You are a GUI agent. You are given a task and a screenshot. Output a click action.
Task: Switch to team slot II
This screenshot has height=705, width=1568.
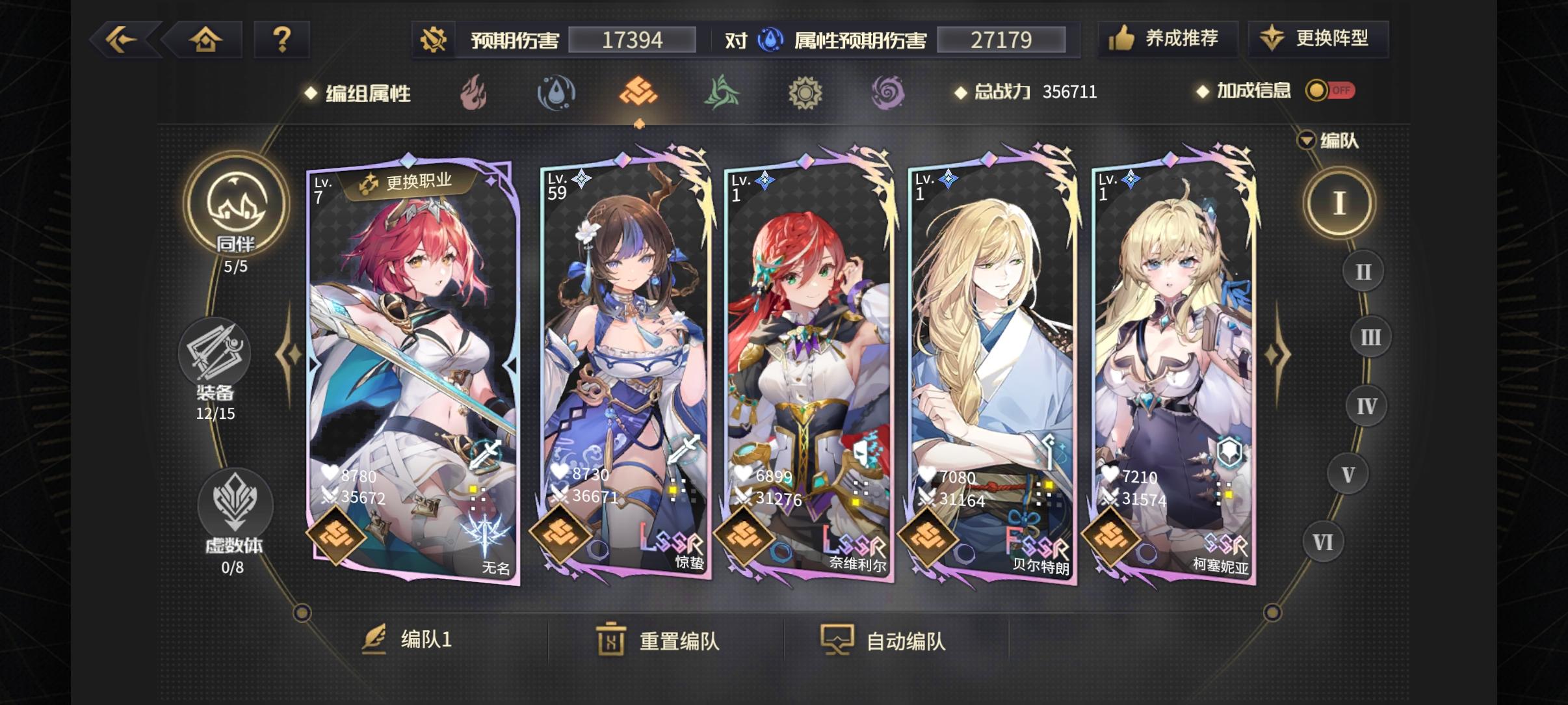1361,271
